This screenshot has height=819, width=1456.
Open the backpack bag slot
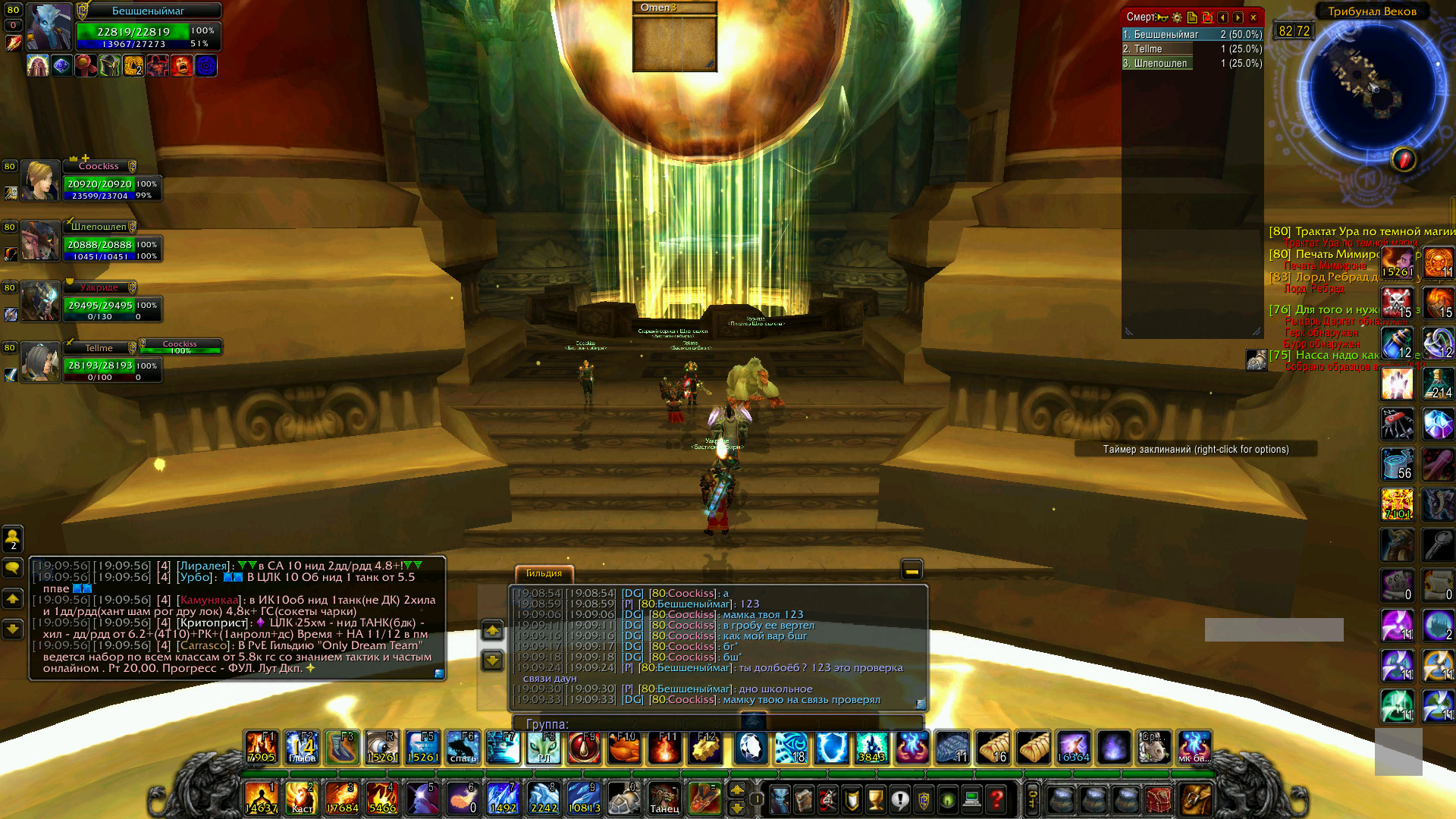pos(1196,799)
